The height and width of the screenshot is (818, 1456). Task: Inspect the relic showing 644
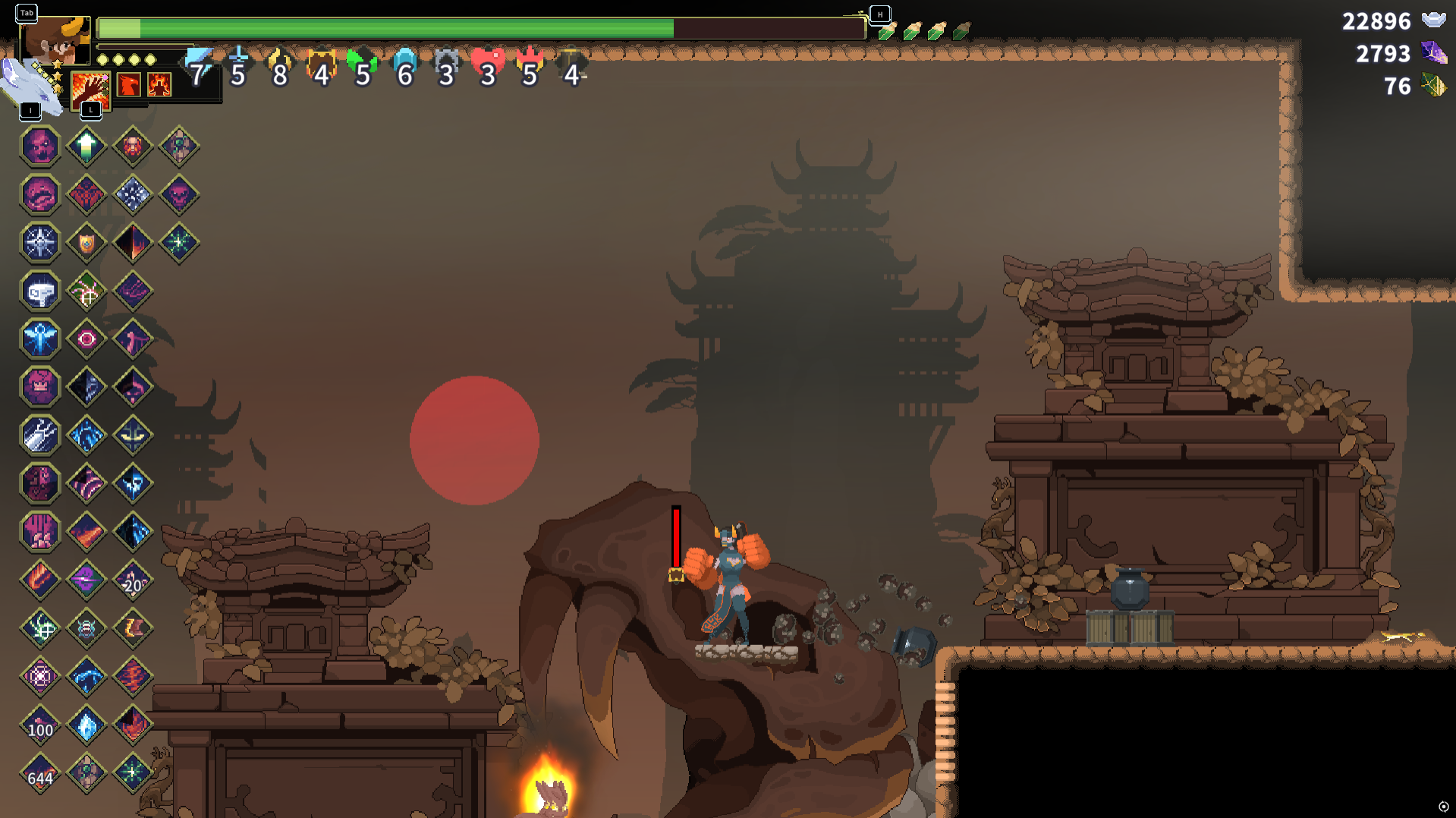point(40,774)
